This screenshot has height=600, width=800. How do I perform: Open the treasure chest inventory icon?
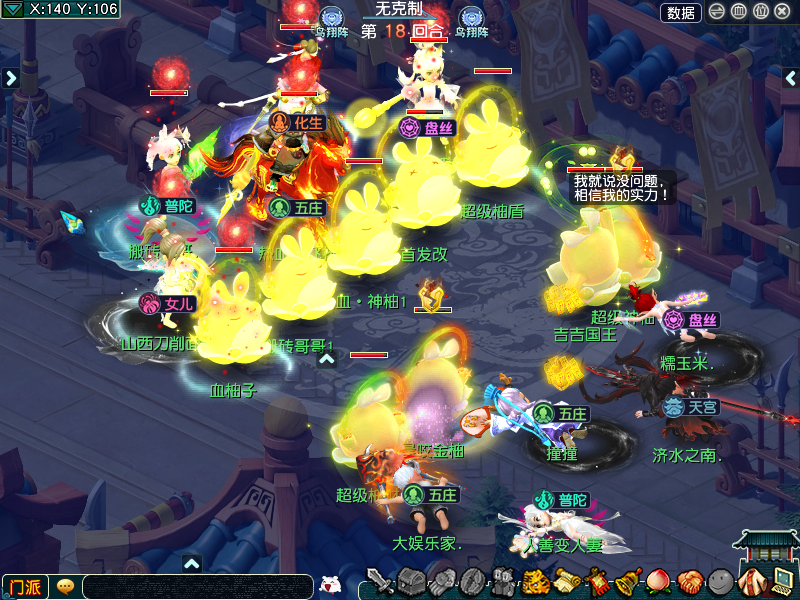[x=412, y=581]
